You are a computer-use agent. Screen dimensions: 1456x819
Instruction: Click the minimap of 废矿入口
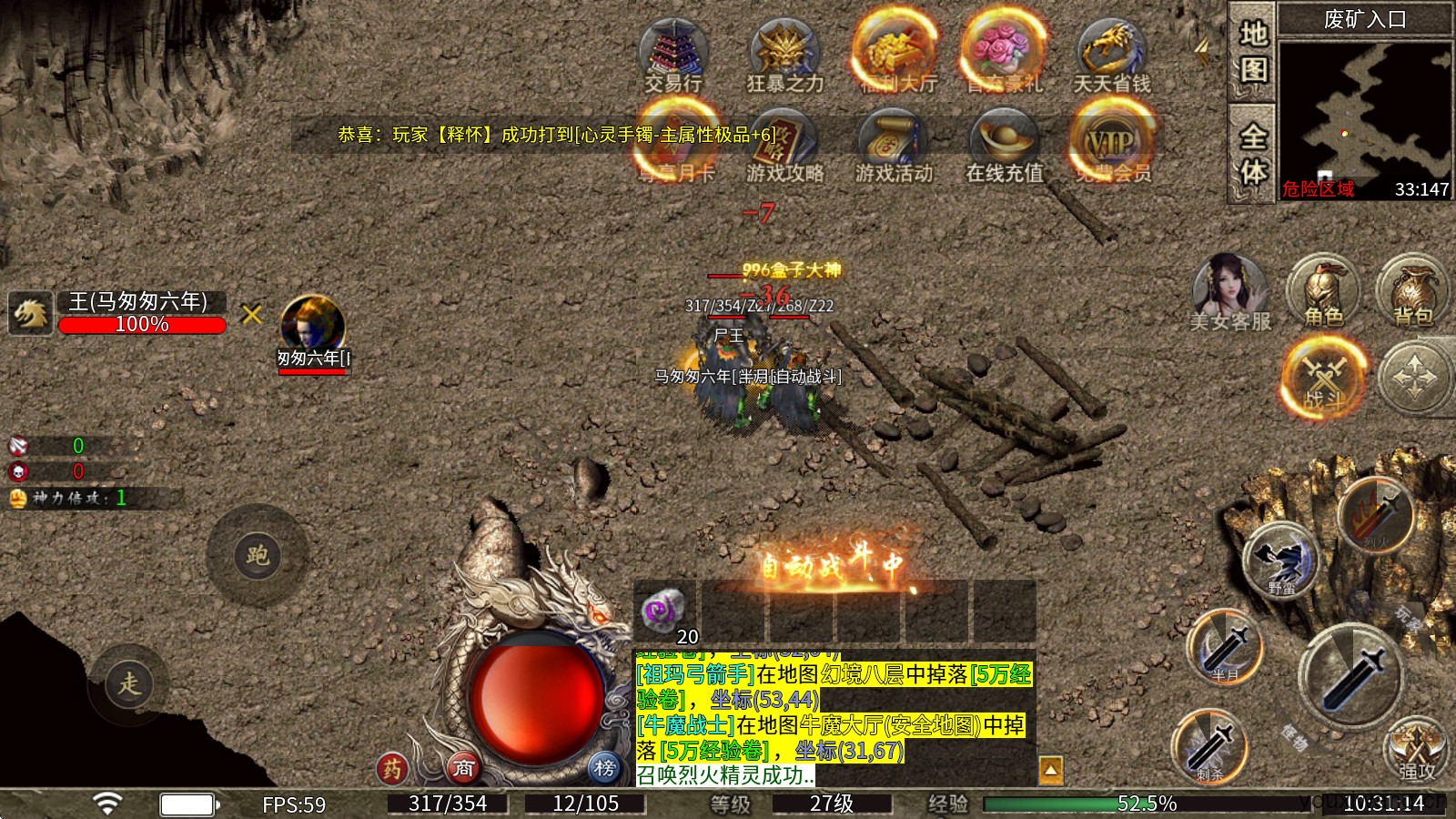point(1363,109)
